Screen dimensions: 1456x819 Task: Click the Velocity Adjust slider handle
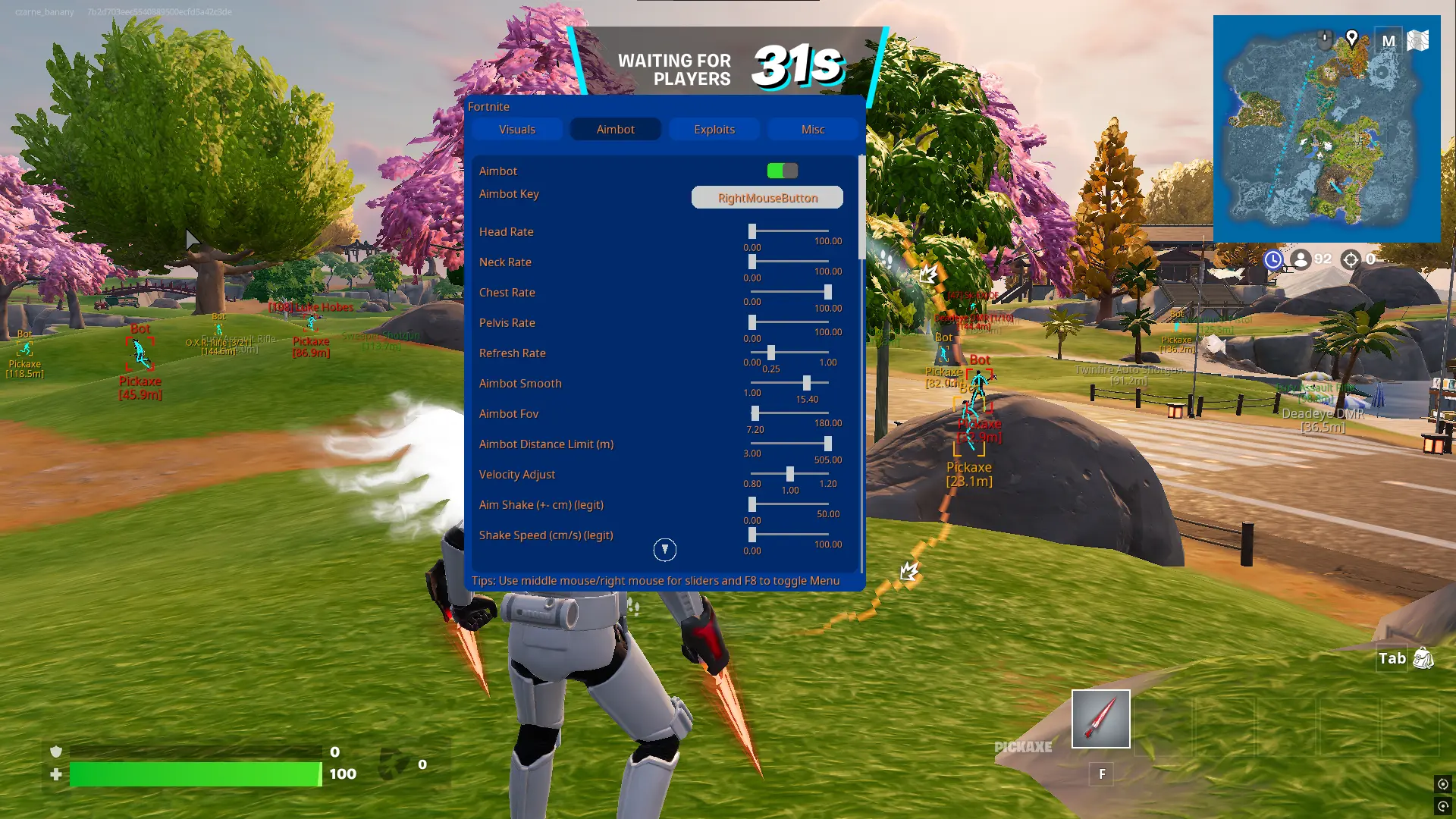[x=790, y=474]
